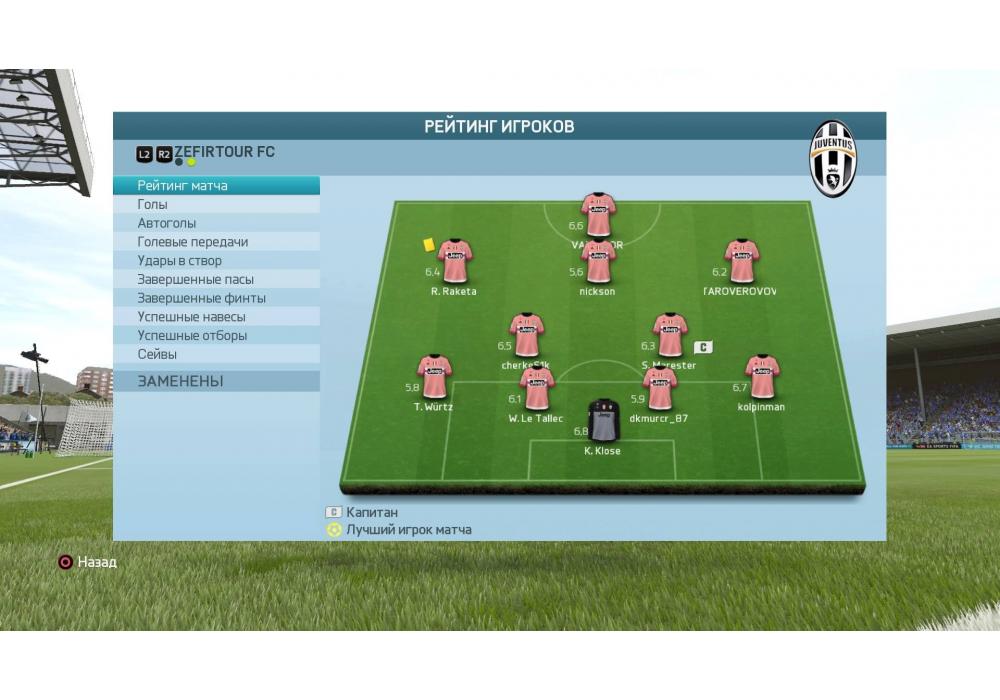Click the Назад back label
The width and height of the screenshot is (1000, 700).
(x=97, y=562)
